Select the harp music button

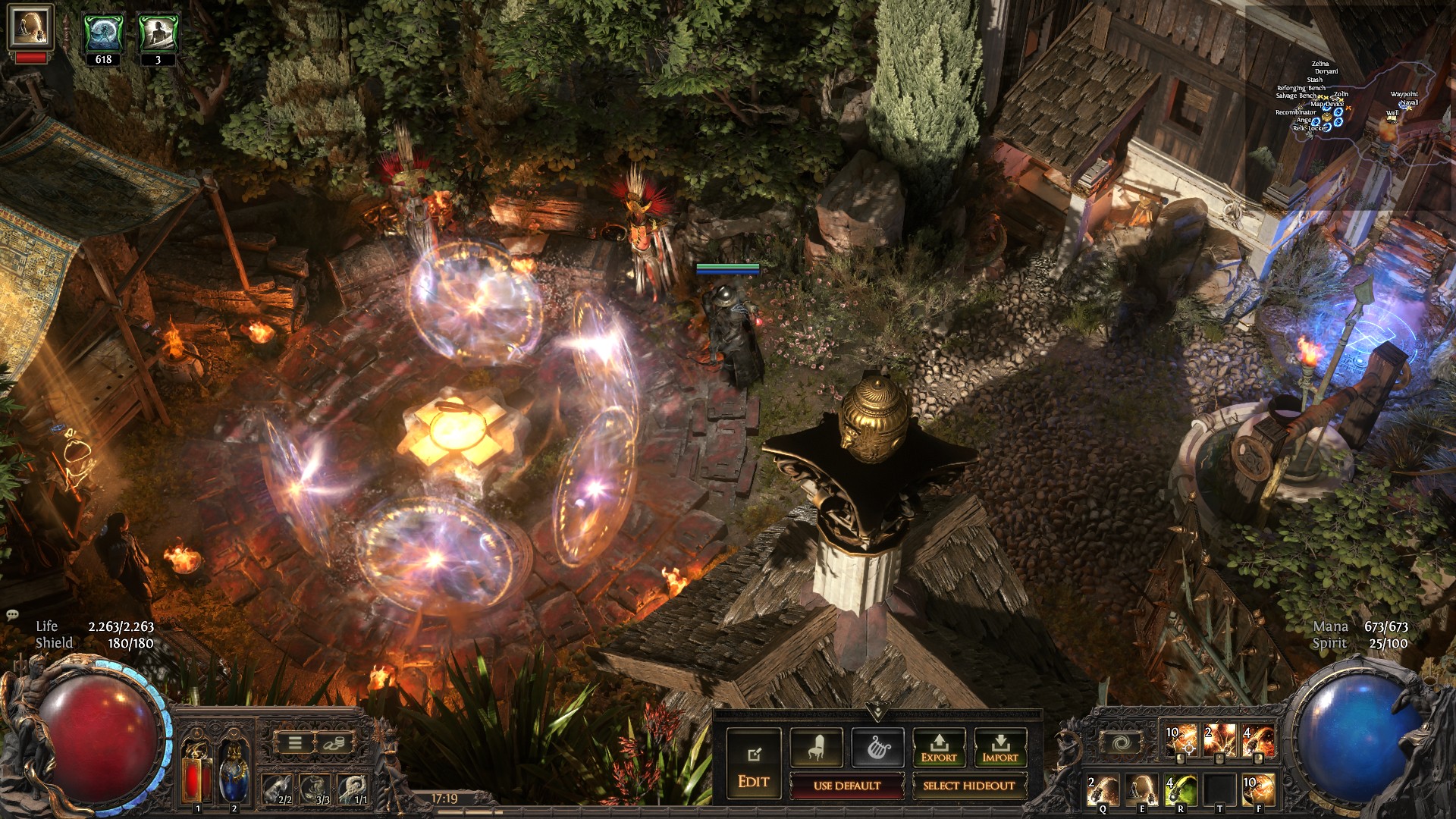(x=877, y=748)
